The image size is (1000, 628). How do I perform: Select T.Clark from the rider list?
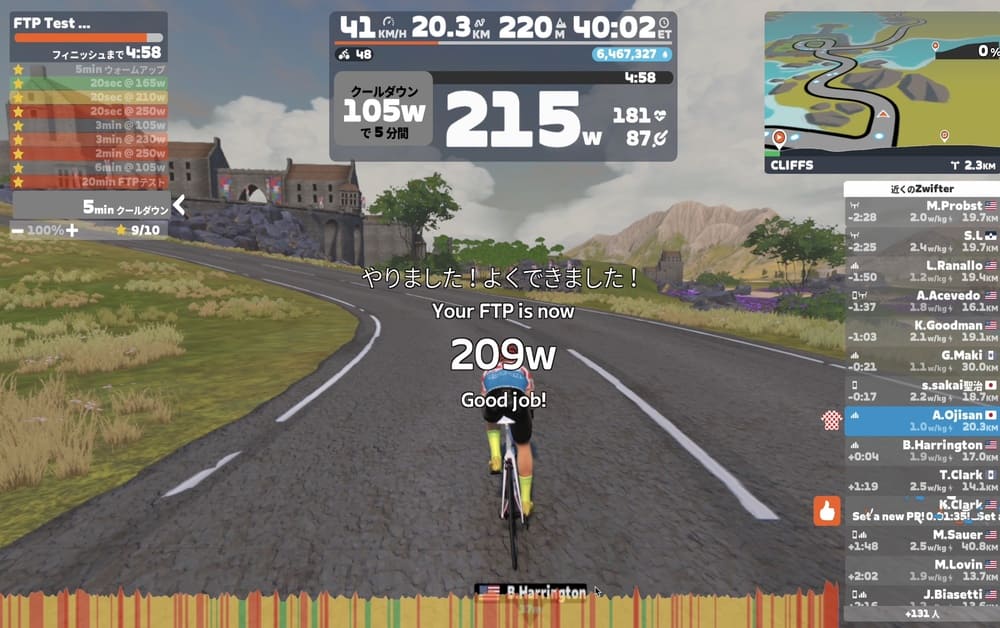(x=921, y=481)
